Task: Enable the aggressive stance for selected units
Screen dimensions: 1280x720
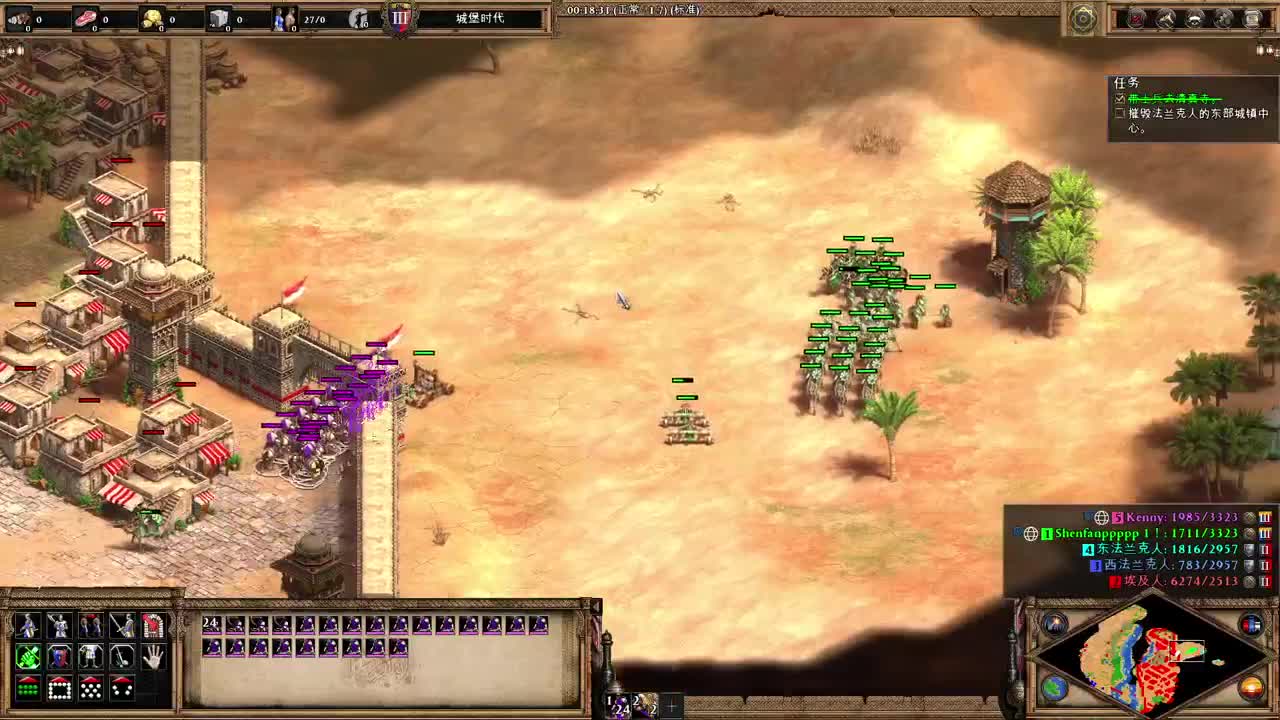Action: [28, 656]
